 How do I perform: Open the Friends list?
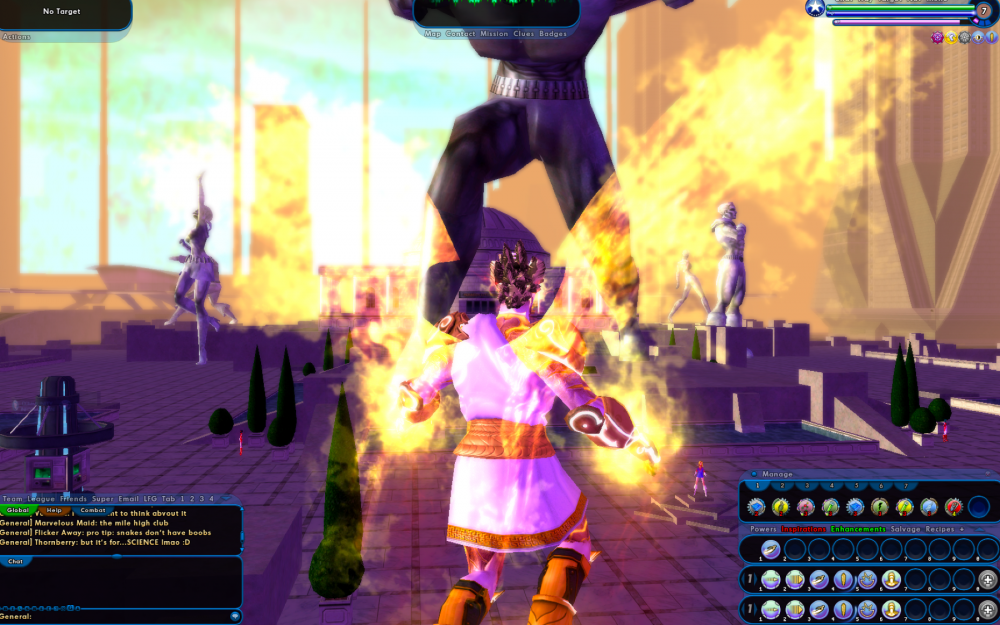(x=73, y=498)
